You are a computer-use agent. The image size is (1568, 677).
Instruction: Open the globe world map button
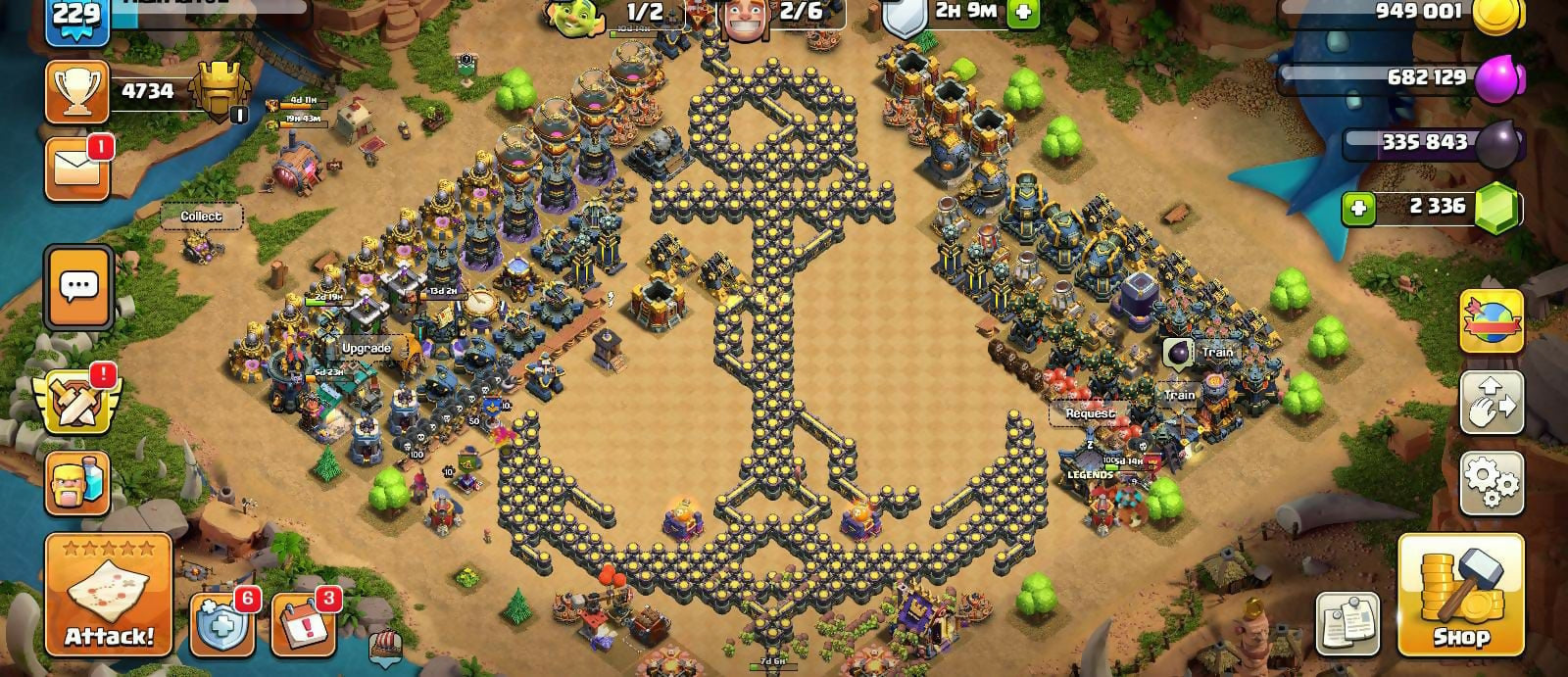(1492, 320)
